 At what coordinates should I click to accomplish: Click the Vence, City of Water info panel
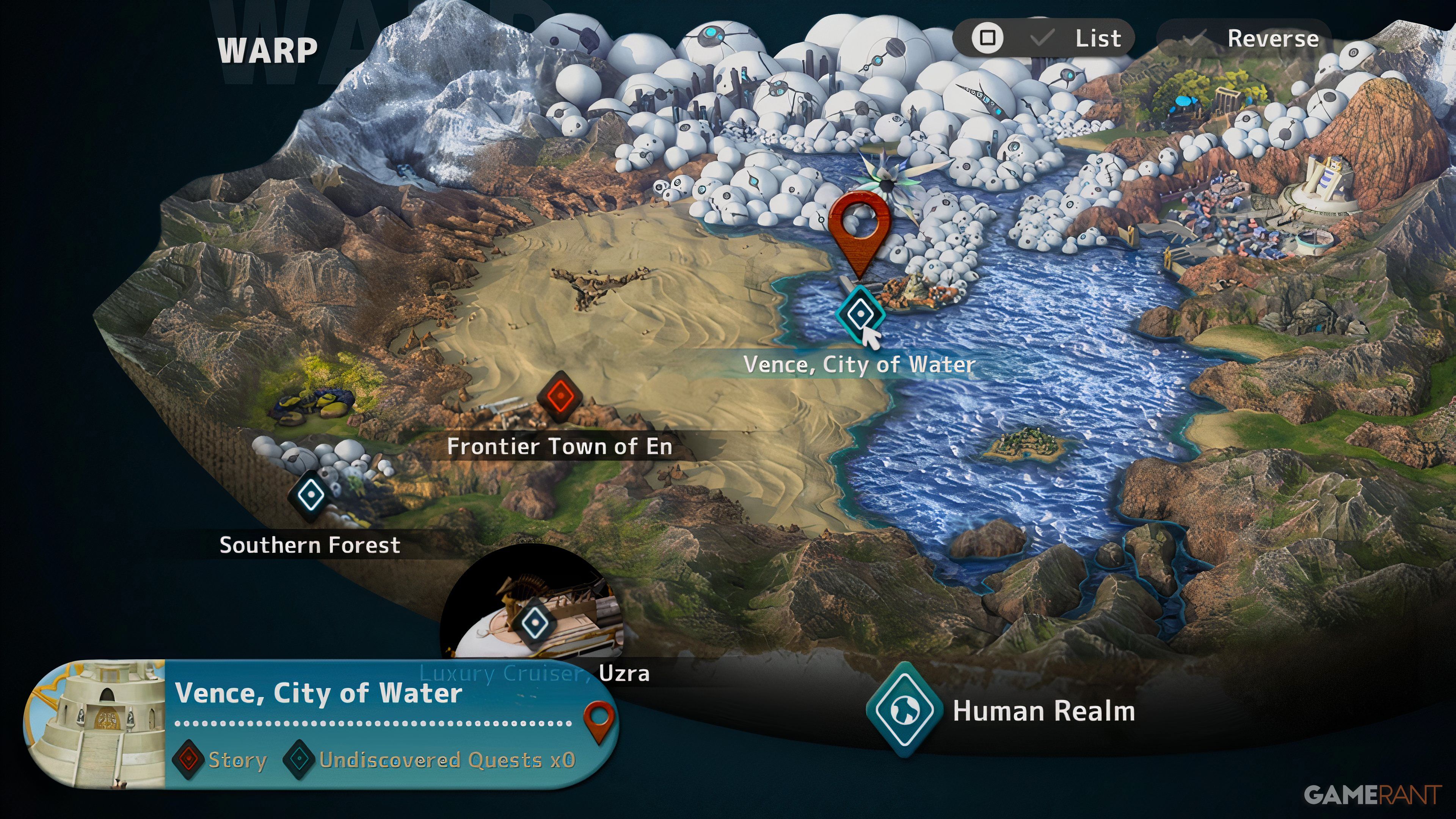pos(373,723)
